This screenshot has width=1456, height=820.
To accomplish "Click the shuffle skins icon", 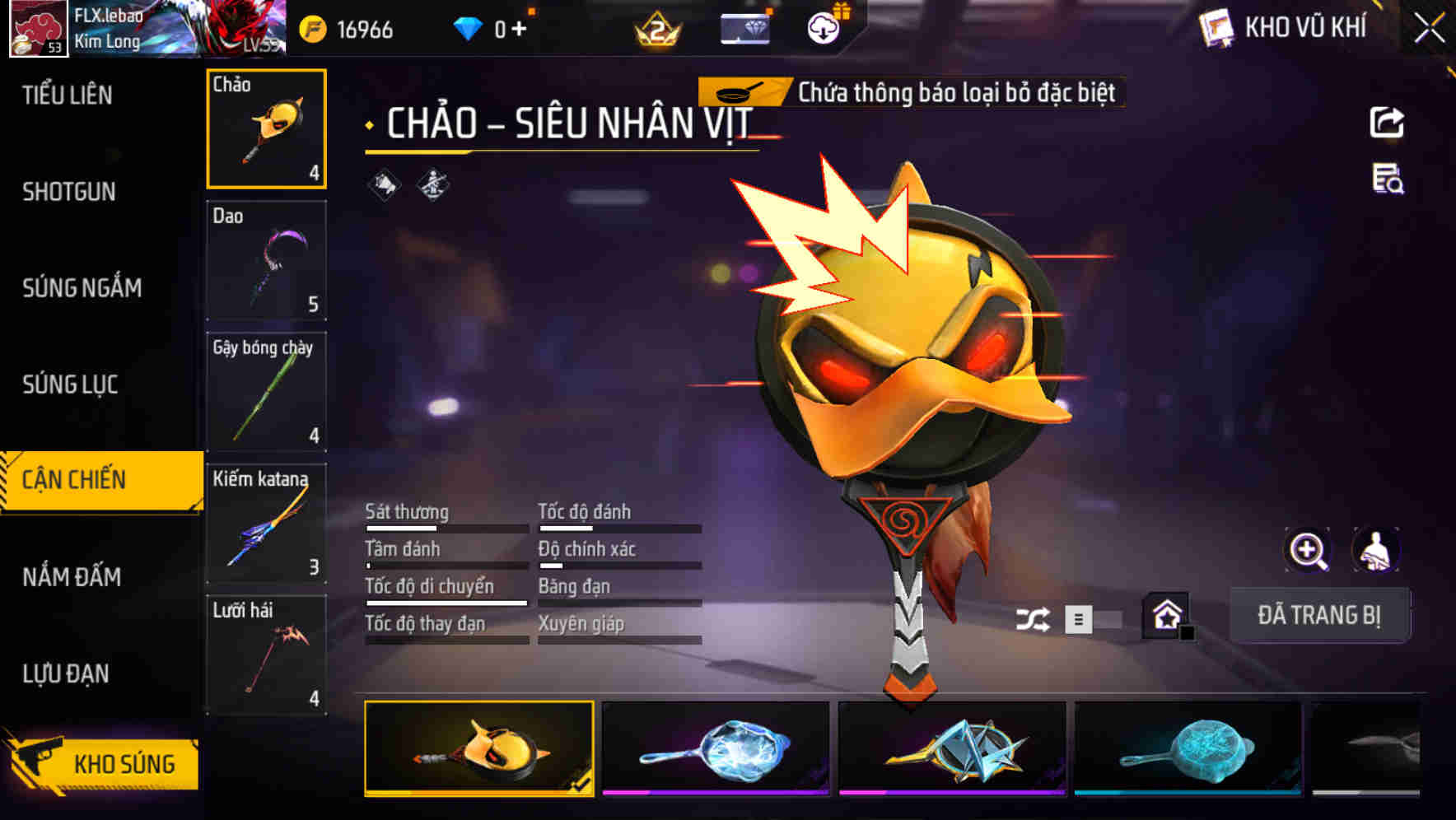I will [x=1034, y=618].
